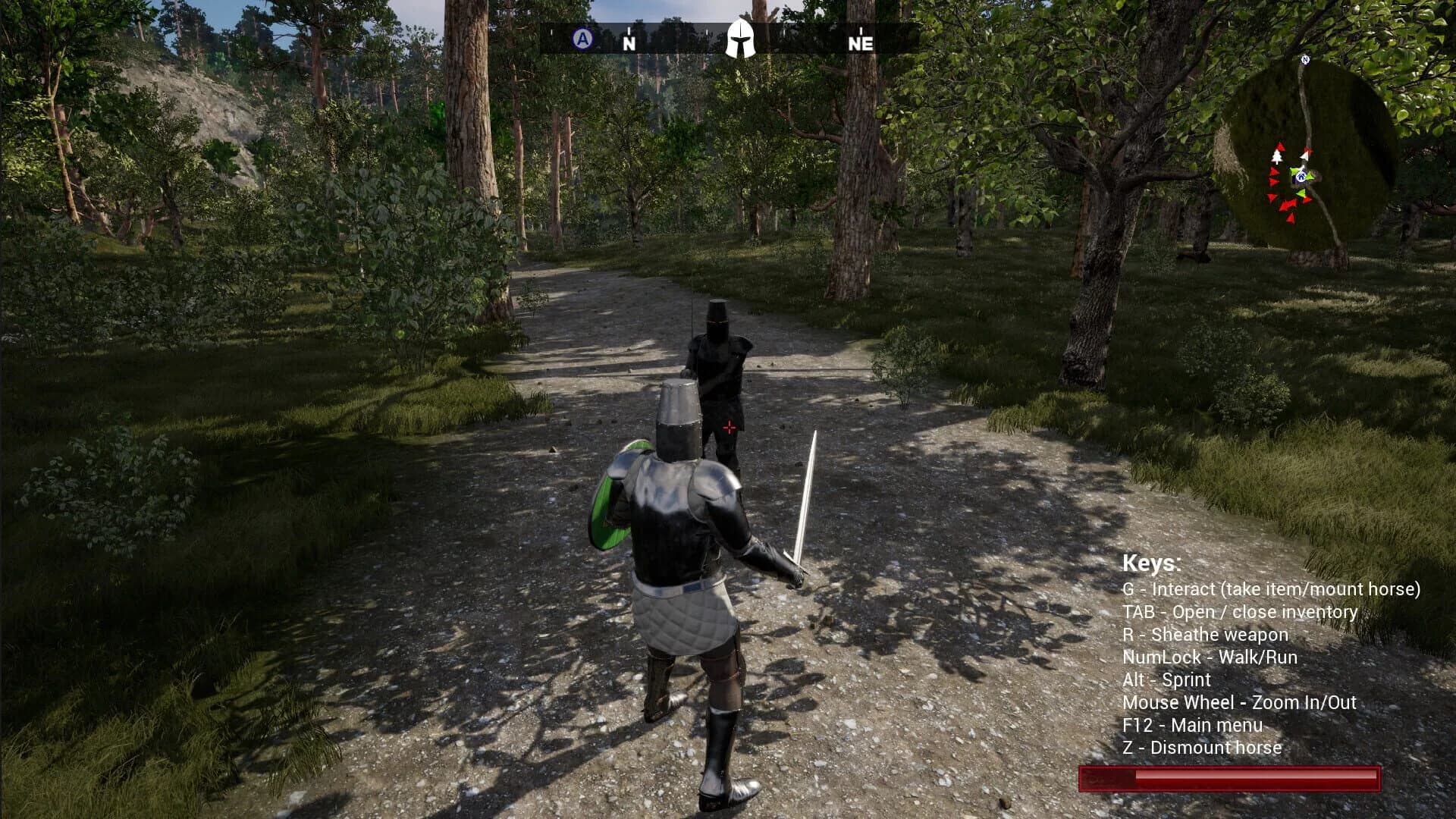Click the 'NE' label on the compass bar
Viewport: 1456px width, 819px height.
coord(861,43)
